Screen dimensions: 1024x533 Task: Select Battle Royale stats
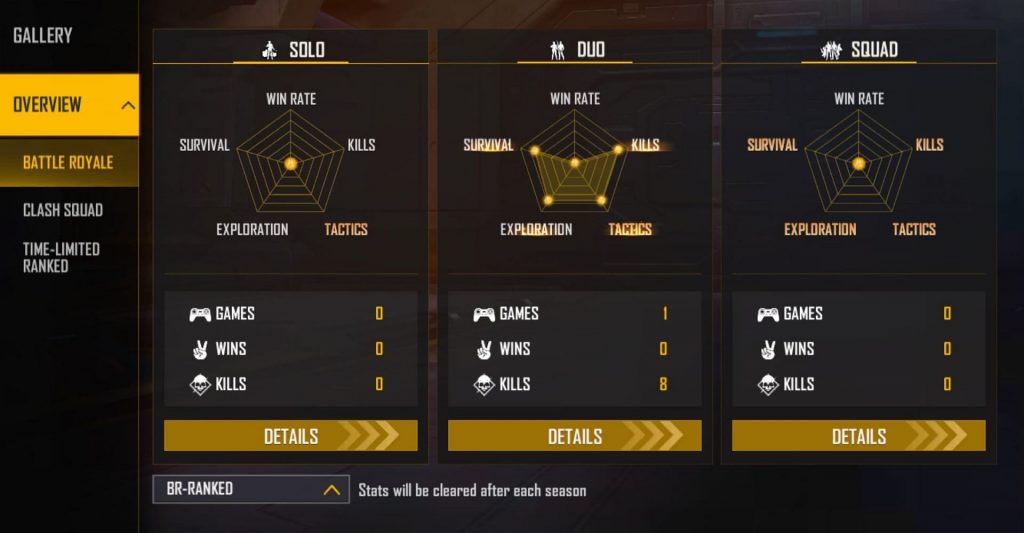[68, 163]
